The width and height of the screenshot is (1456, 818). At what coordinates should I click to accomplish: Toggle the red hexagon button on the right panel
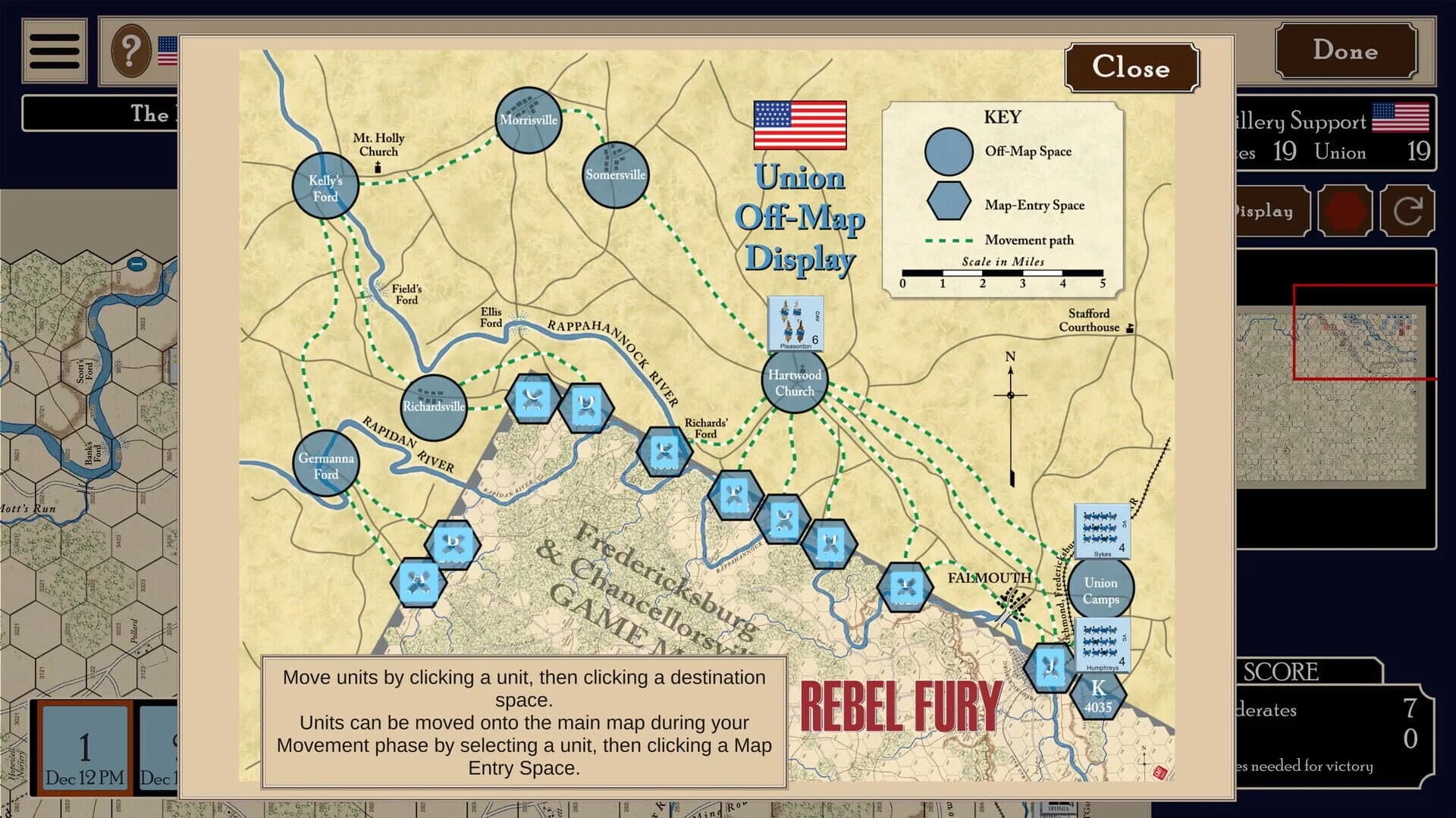click(1344, 211)
